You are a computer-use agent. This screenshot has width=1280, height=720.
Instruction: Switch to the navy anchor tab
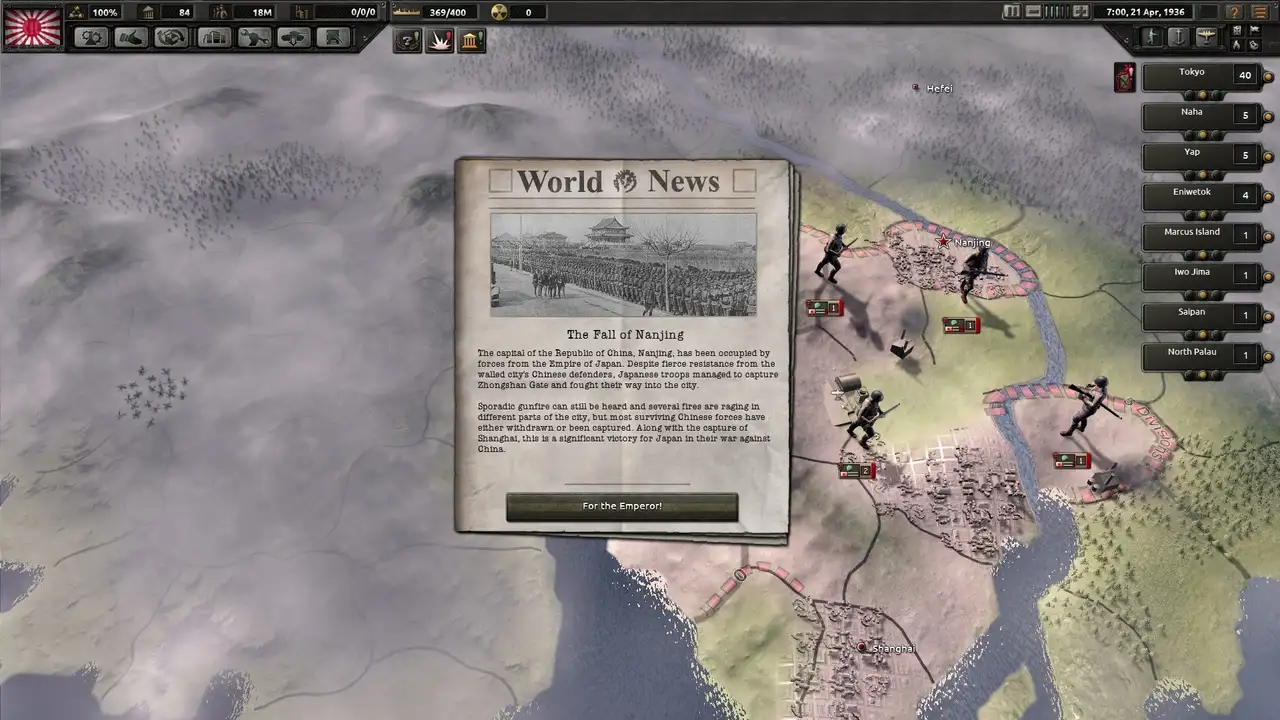tap(1179, 37)
